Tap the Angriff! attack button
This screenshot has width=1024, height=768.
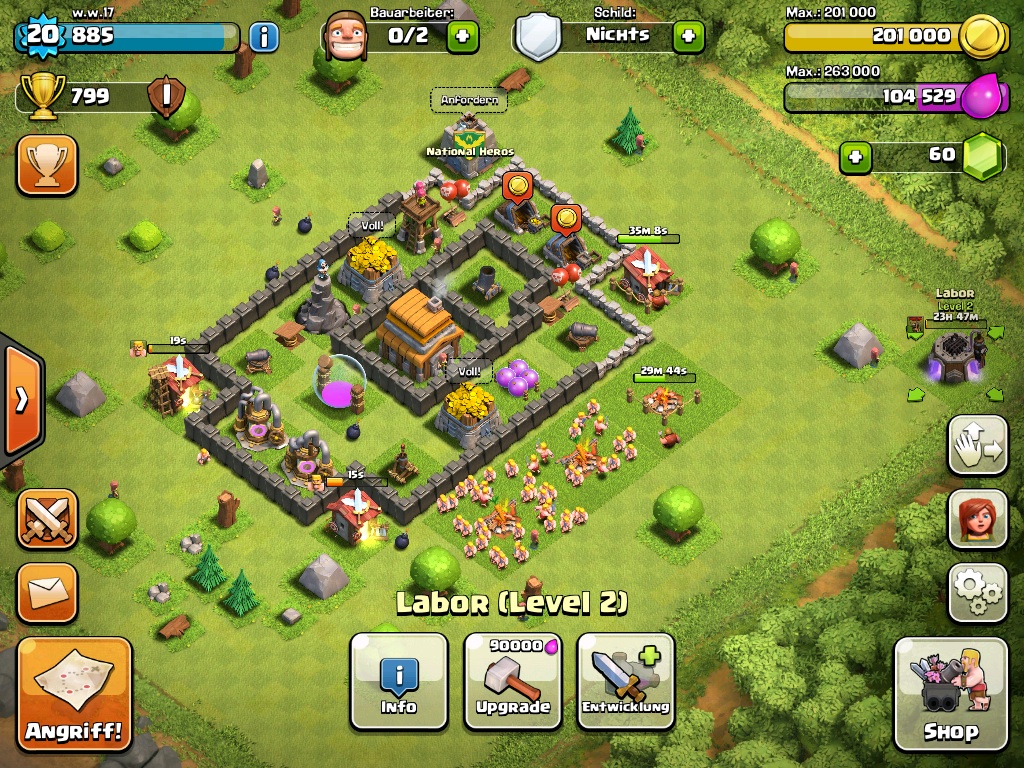(75, 694)
